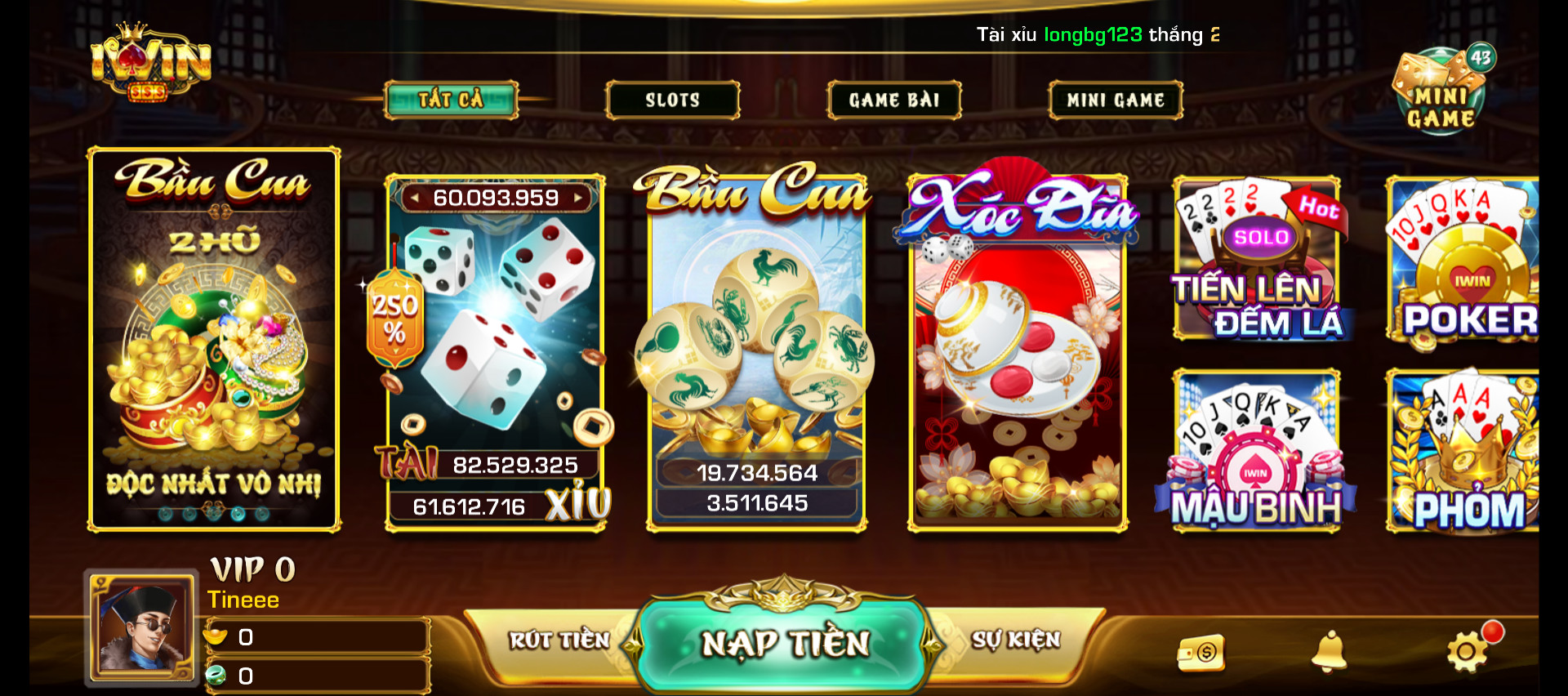Open the SLOTS category tab

point(672,100)
